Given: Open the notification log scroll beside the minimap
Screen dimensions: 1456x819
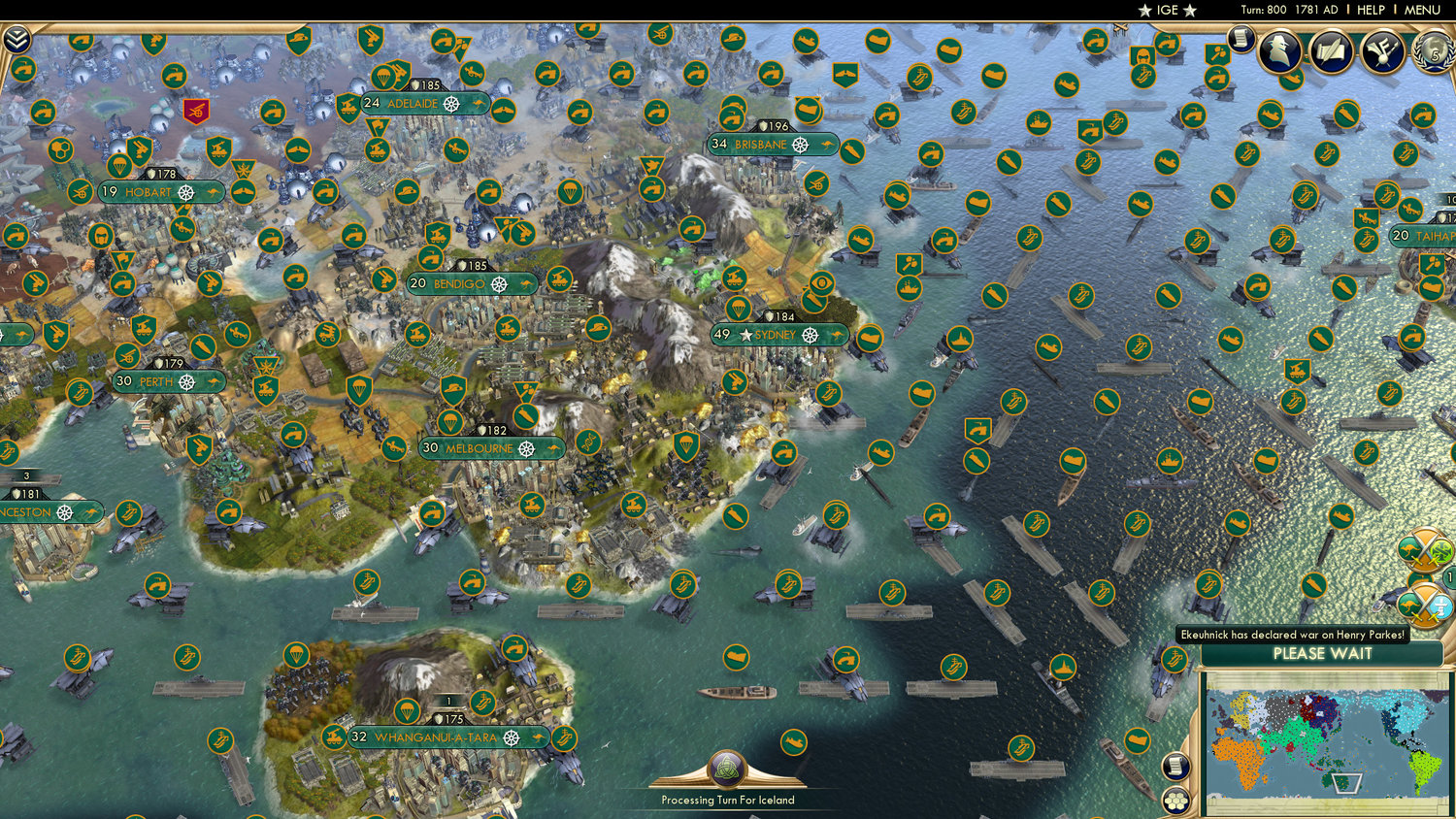Looking at the screenshot, I should (1176, 765).
